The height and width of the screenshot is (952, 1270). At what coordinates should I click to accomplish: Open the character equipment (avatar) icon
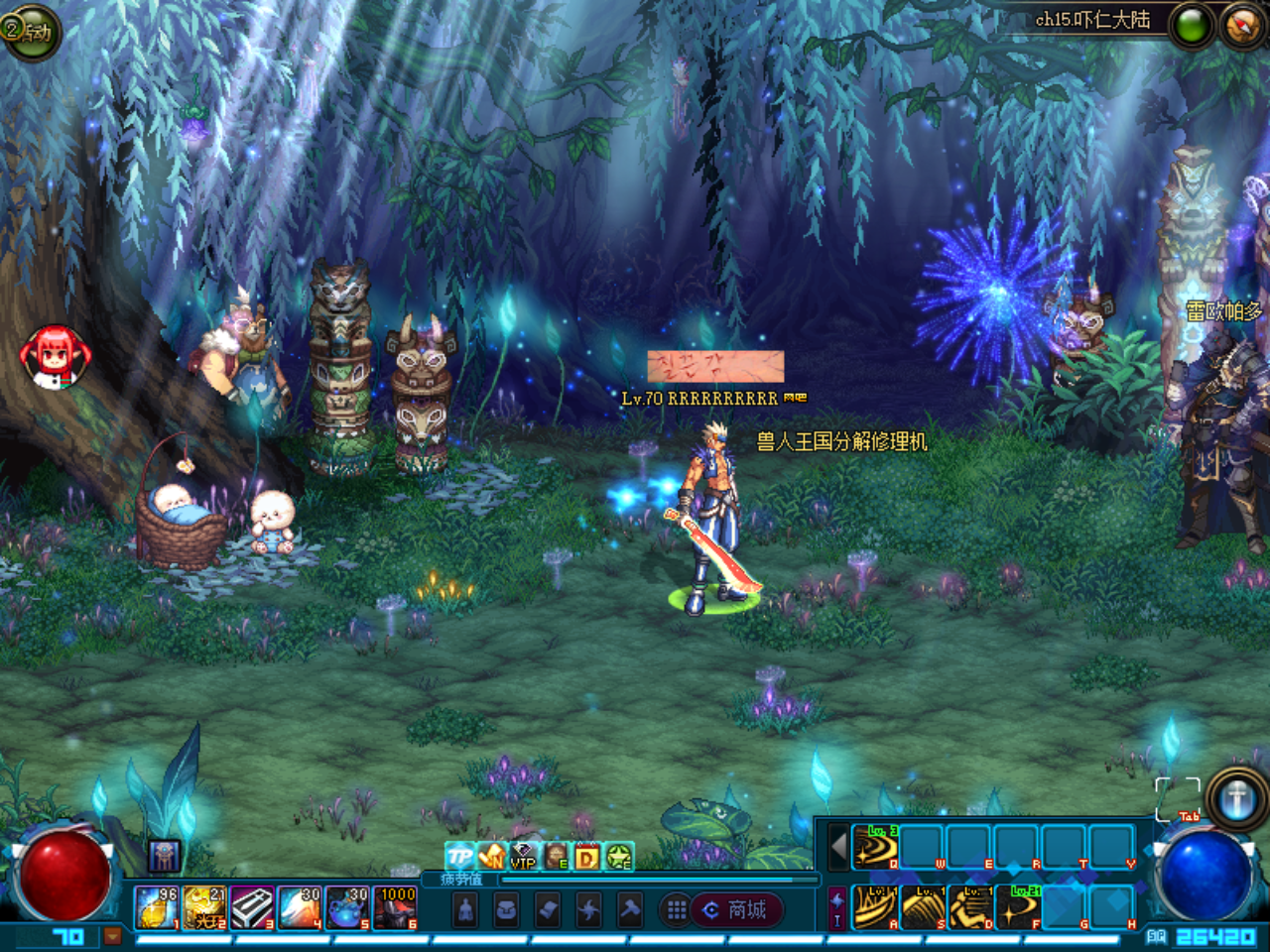tap(465, 910)
